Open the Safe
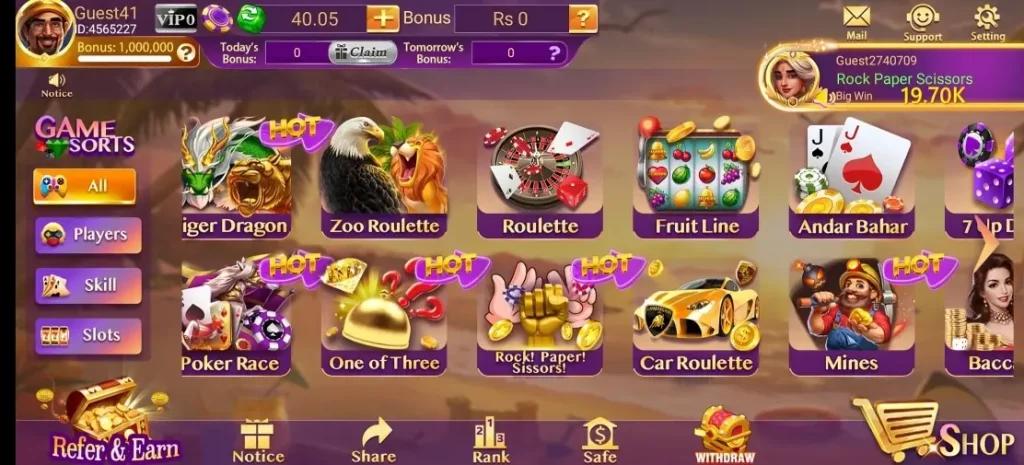 point(600,439)
